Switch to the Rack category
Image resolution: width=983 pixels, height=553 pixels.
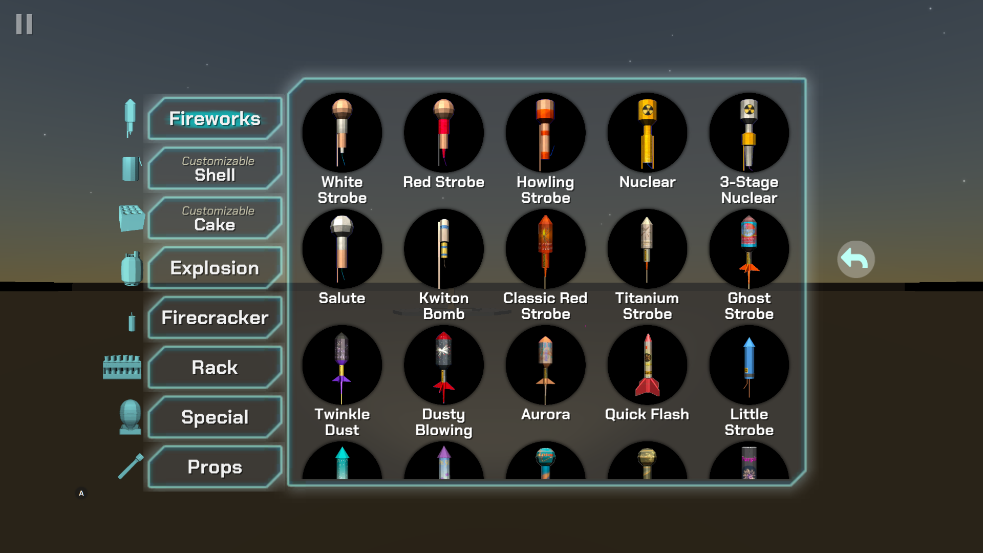pos(214,368)
